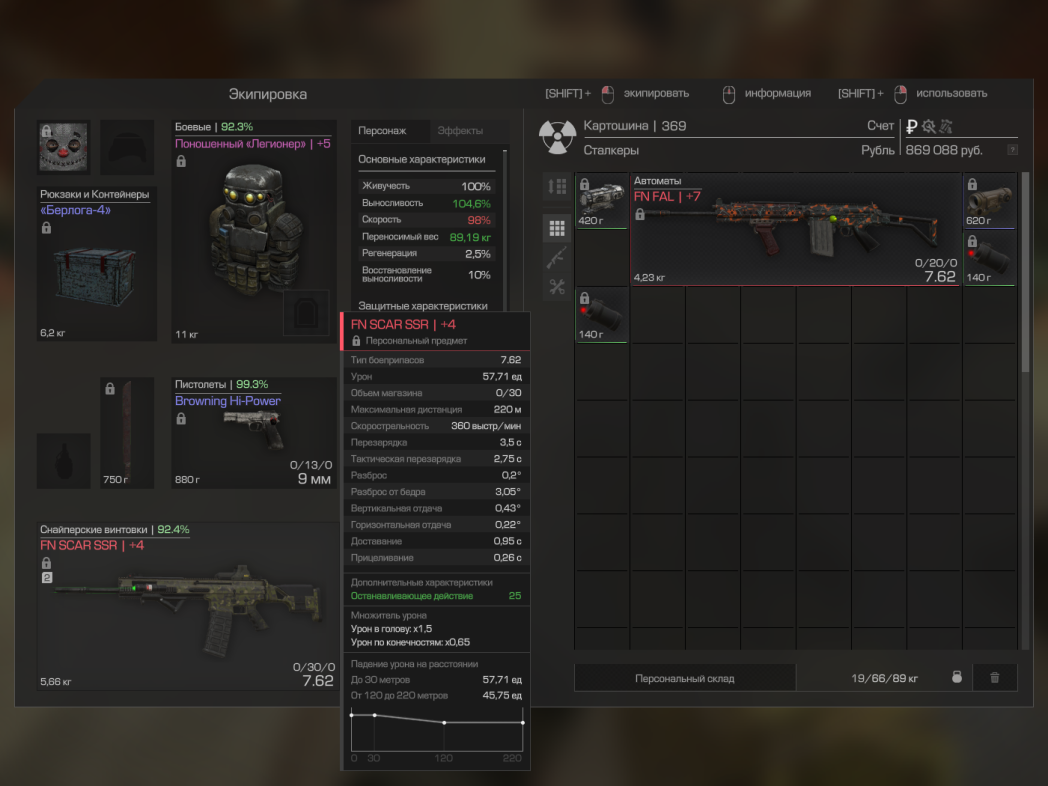Click the empty helmet equipment slot
This screenshot has width=1048, height=786.
pyautogui.click(x=127, y=148)
